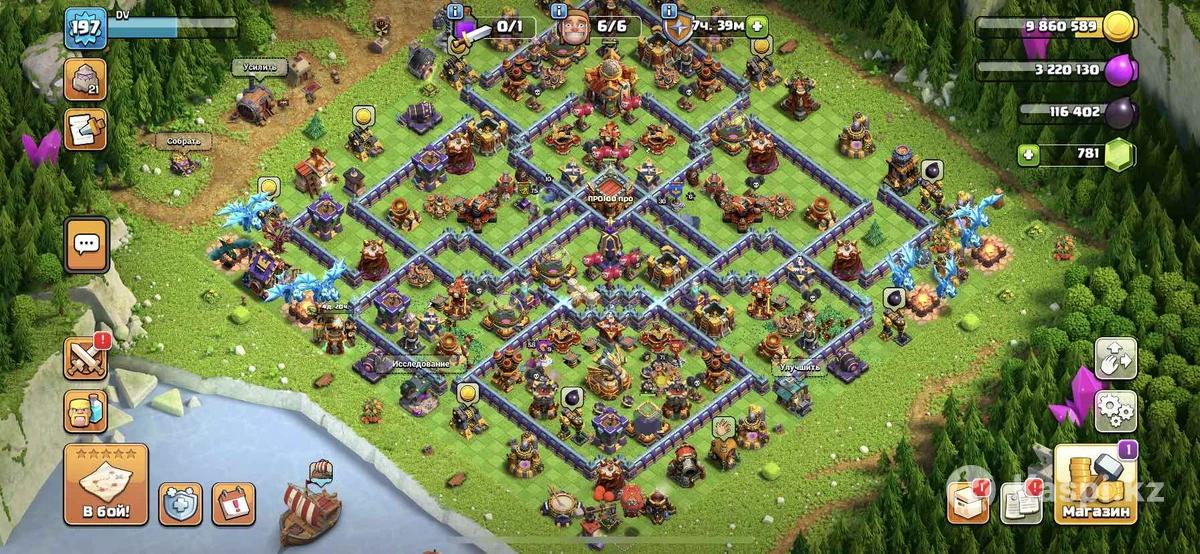Open the game settings gears
The image size is (1200, 554).
1115,410
